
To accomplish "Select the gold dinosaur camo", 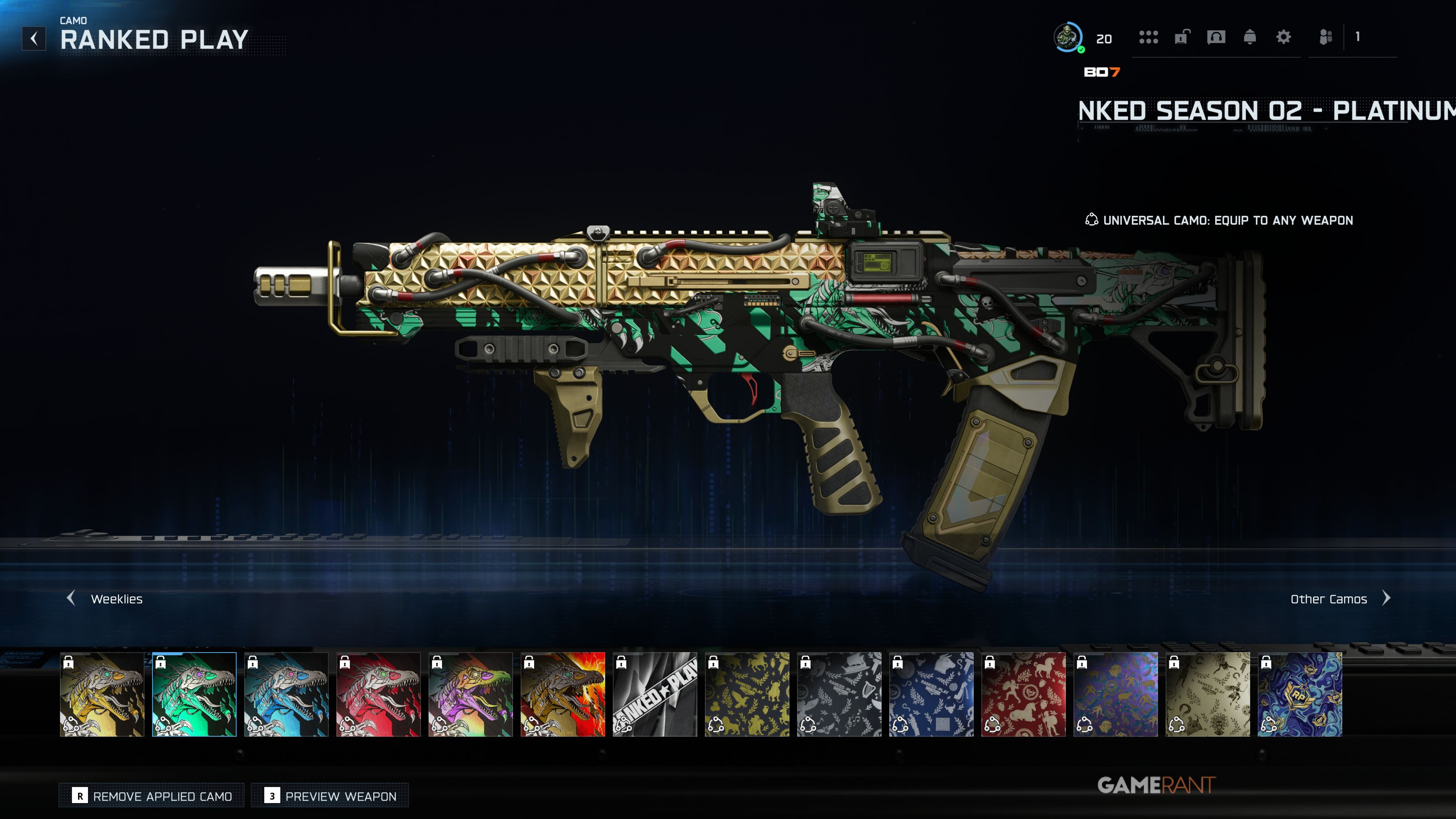I will coord(102,694).
